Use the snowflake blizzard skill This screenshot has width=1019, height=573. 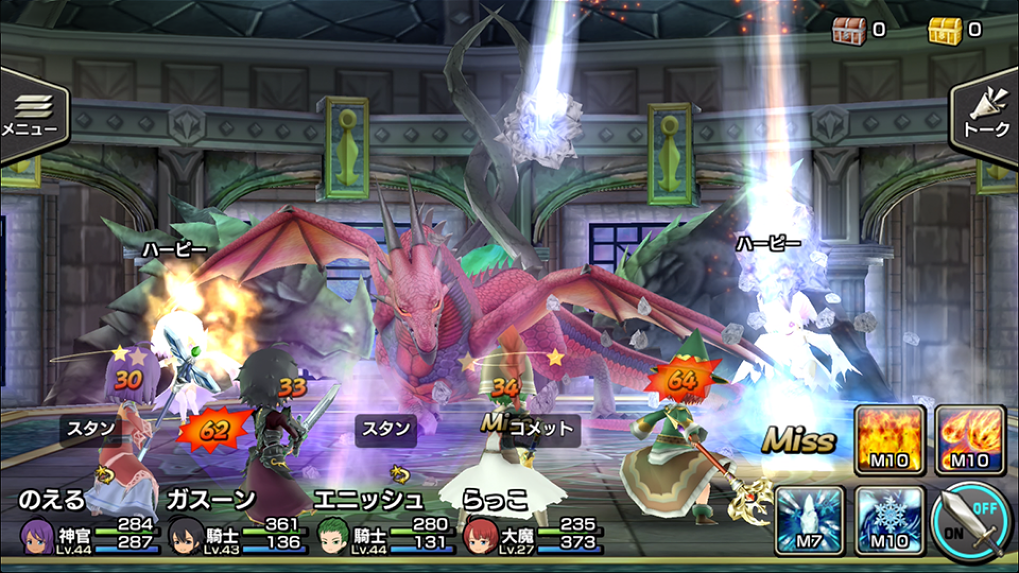click(x=887, y=519)
